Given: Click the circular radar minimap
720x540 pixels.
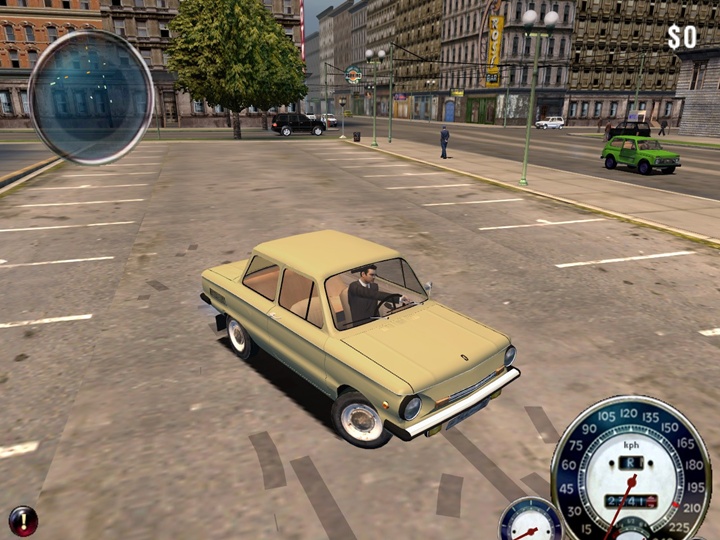Looking at the screenshot, I should click(90, 97).
